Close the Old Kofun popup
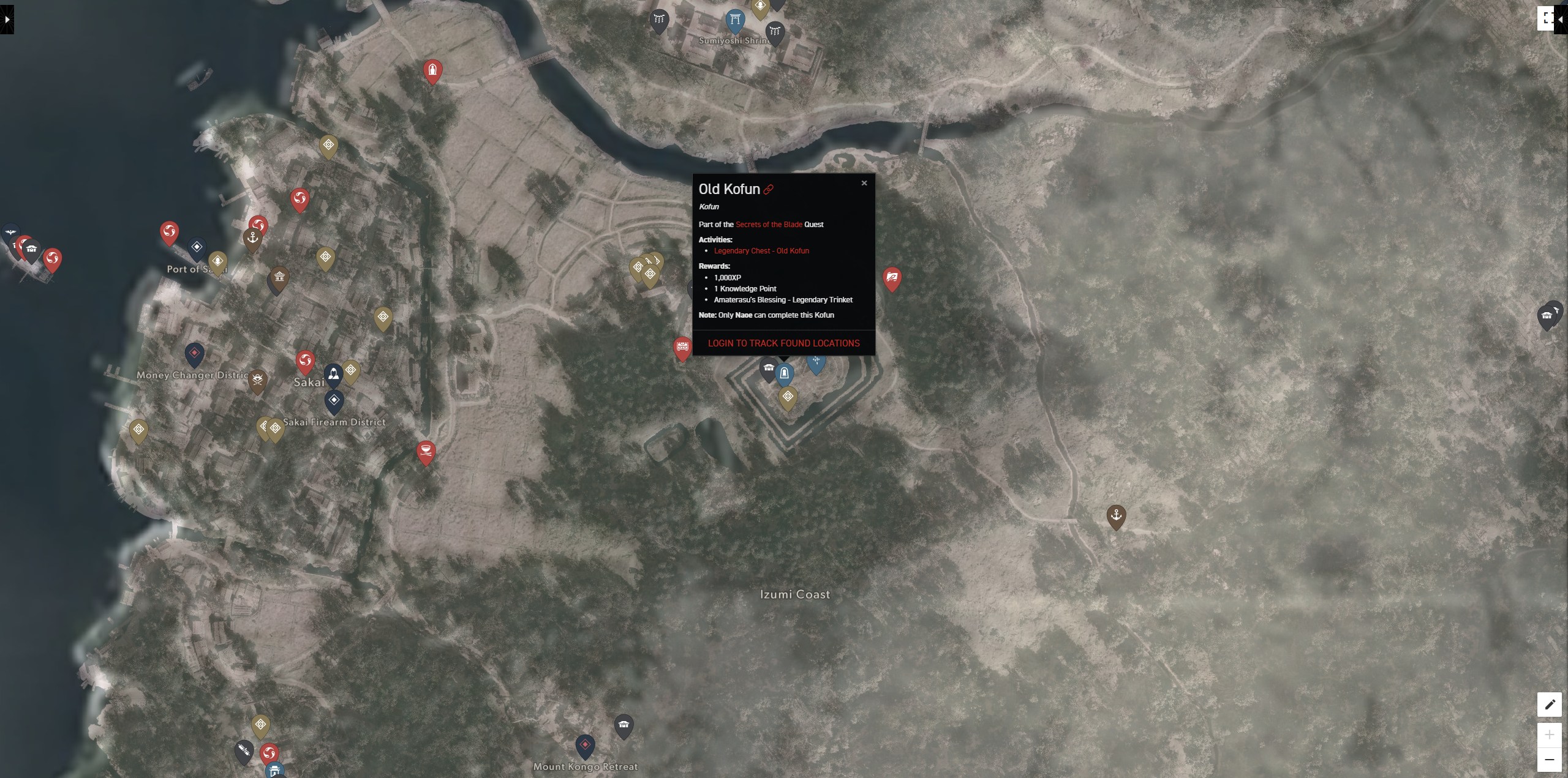Viewport: 1568px width, 778px height. pyautogui.click(x=864, y=182)
